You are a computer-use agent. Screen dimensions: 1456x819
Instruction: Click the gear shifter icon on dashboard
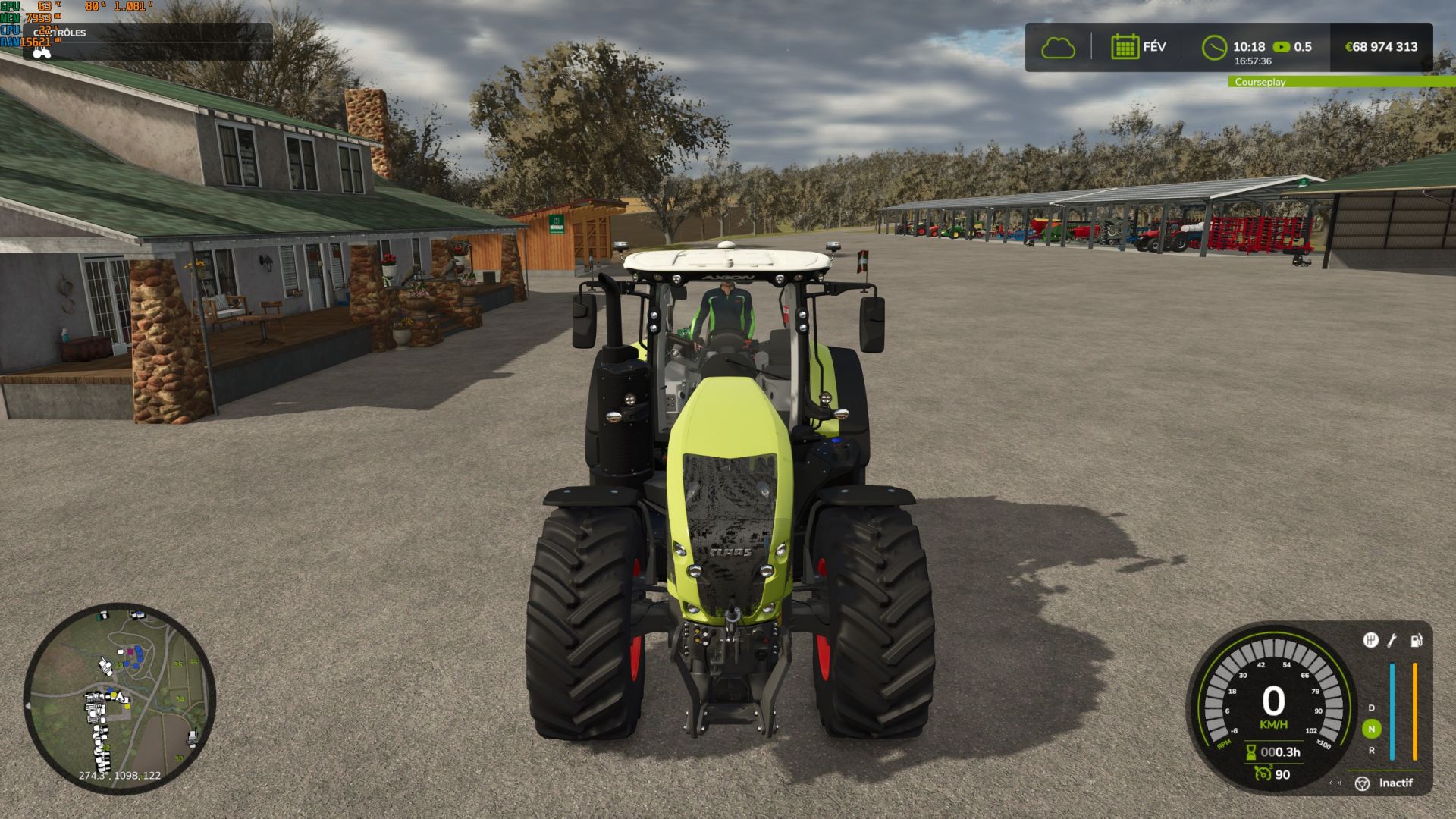(1371, 640)
